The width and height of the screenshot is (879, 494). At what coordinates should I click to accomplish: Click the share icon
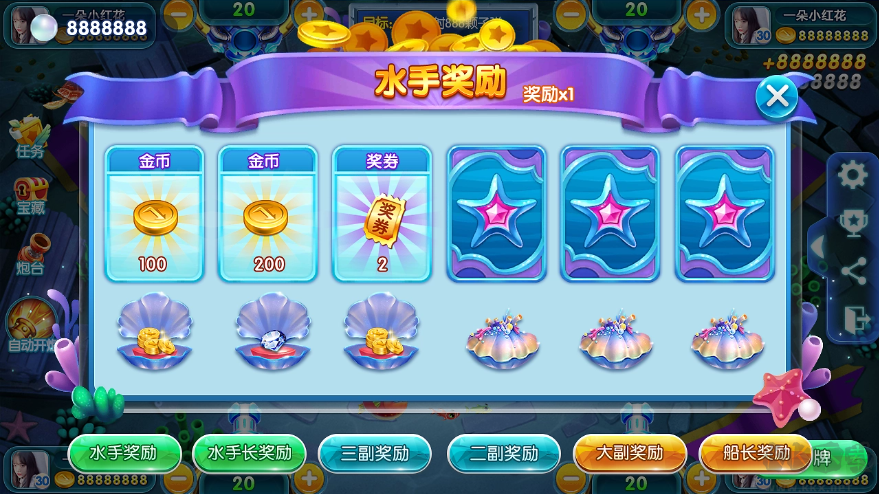[x=853, y=270]
